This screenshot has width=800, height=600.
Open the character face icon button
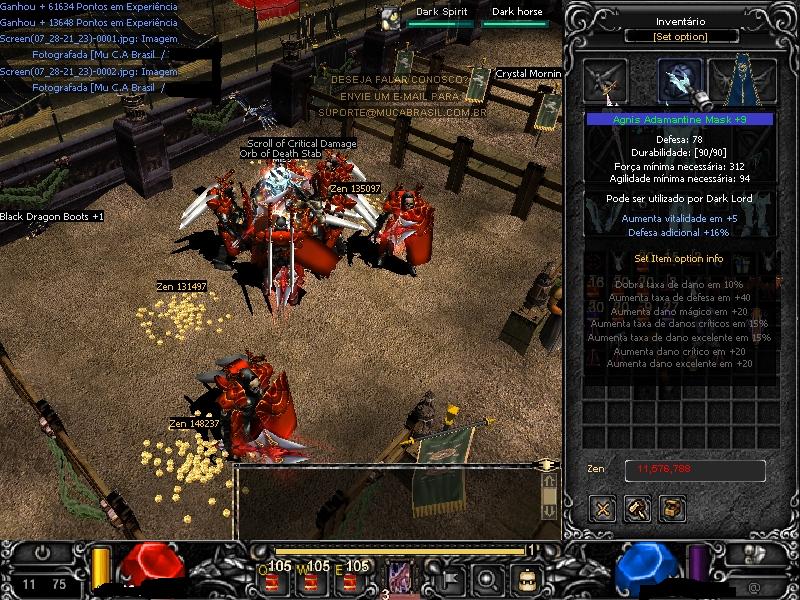tap(526, 578)
